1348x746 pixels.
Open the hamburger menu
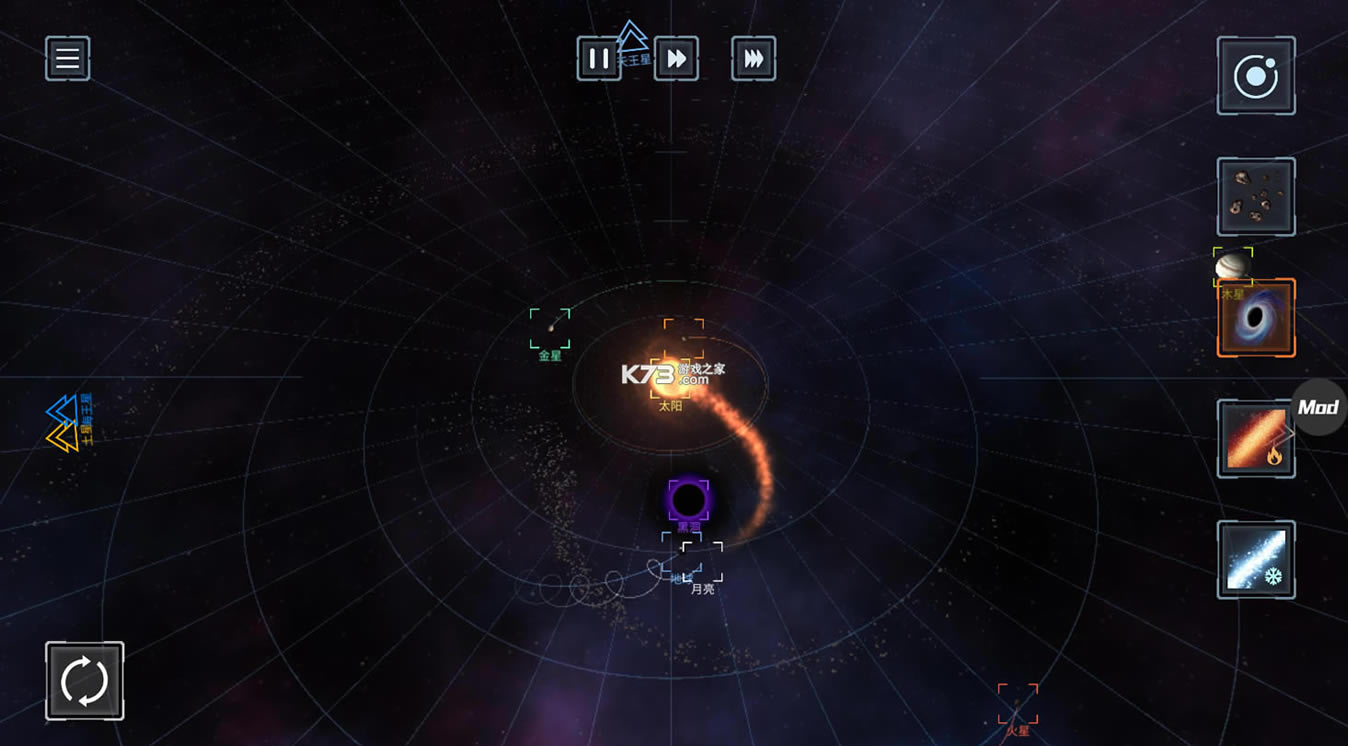coord(68,59)
